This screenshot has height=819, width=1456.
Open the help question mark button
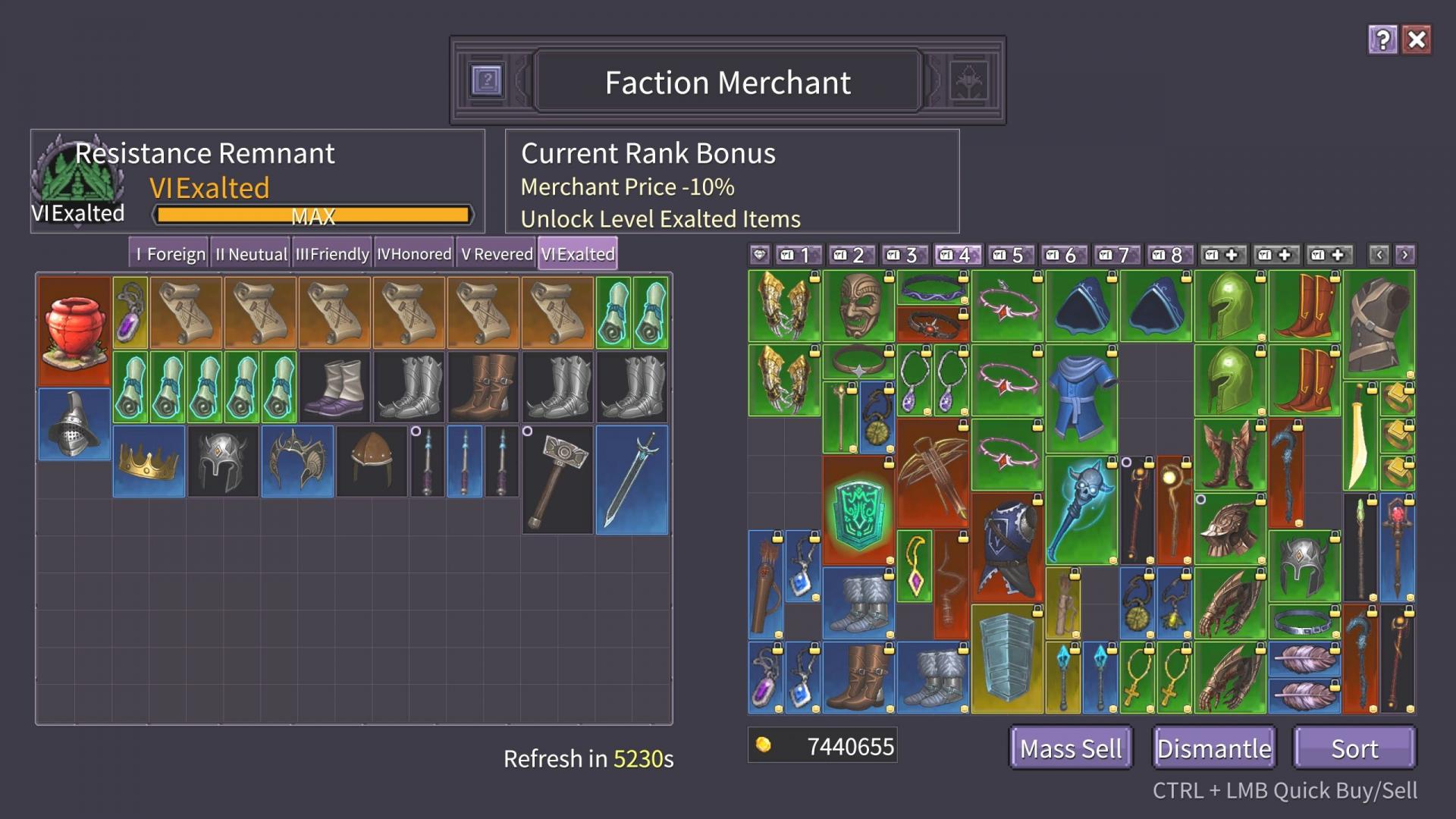point(1382,40)
